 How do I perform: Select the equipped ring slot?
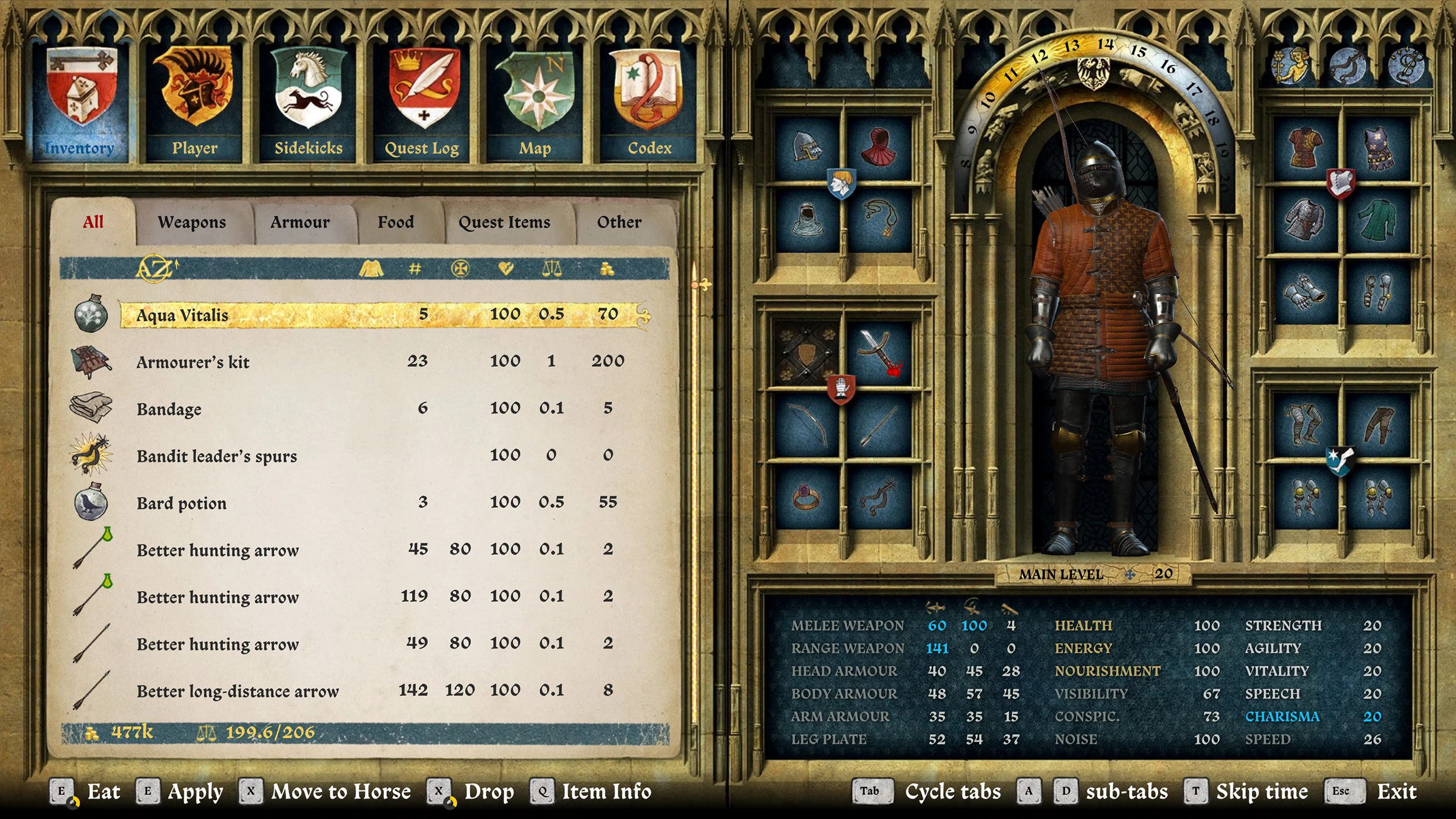point(807,497)
